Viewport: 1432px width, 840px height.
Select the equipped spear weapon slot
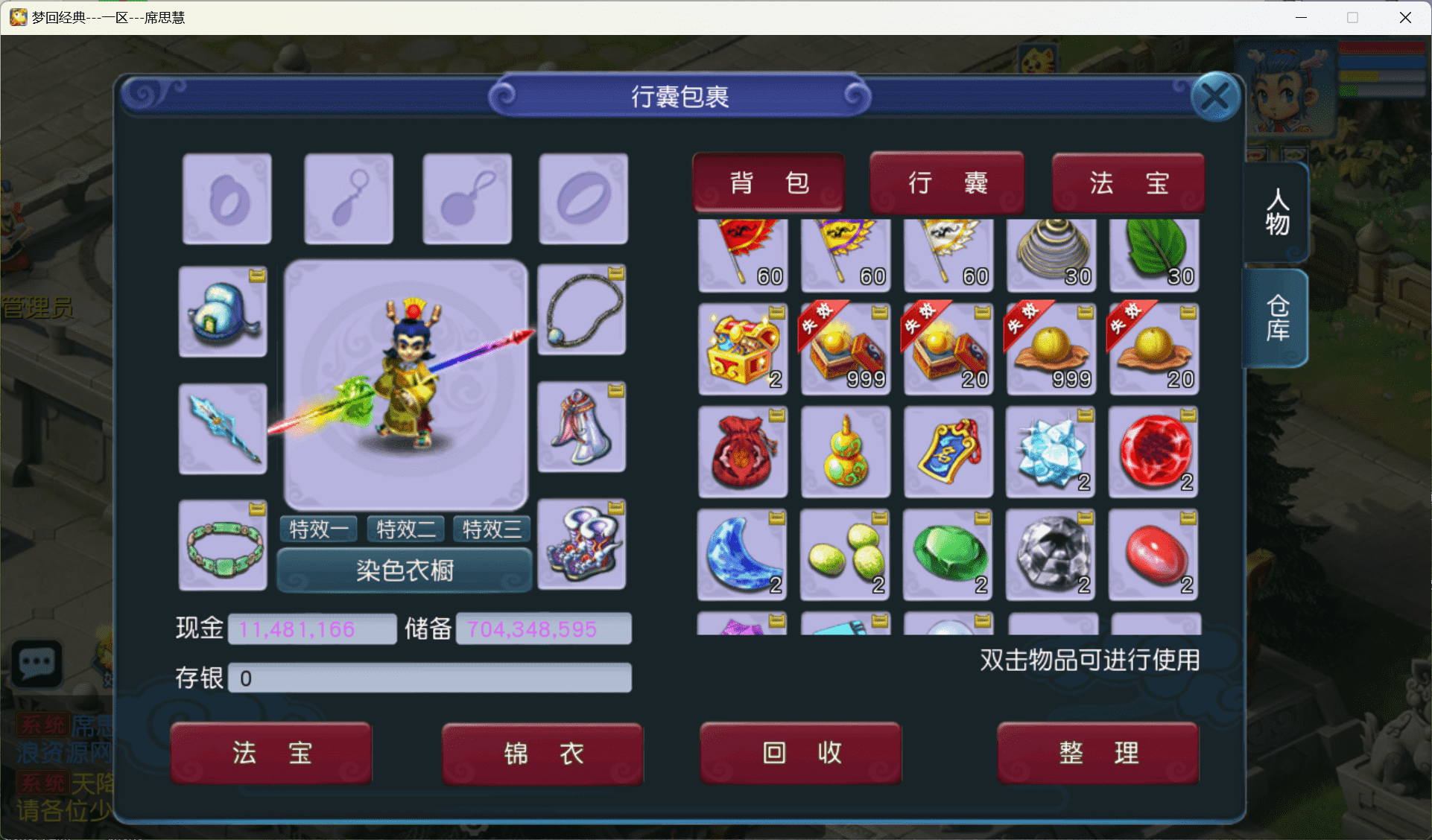[222, 428]
